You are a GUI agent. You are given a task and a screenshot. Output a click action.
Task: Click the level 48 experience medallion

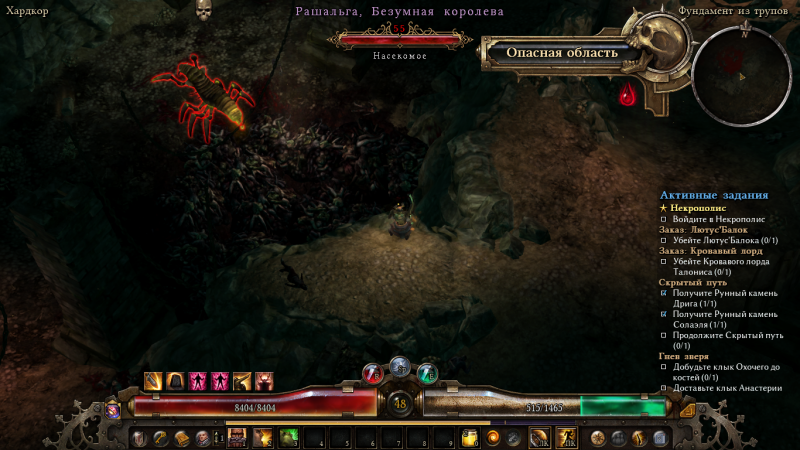(400, 405)
